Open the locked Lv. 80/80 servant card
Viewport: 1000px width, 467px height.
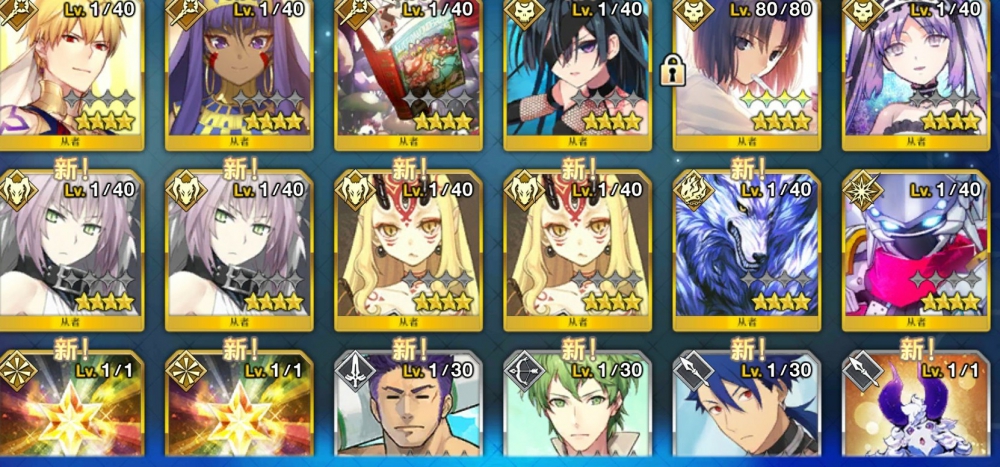(747, 70)
